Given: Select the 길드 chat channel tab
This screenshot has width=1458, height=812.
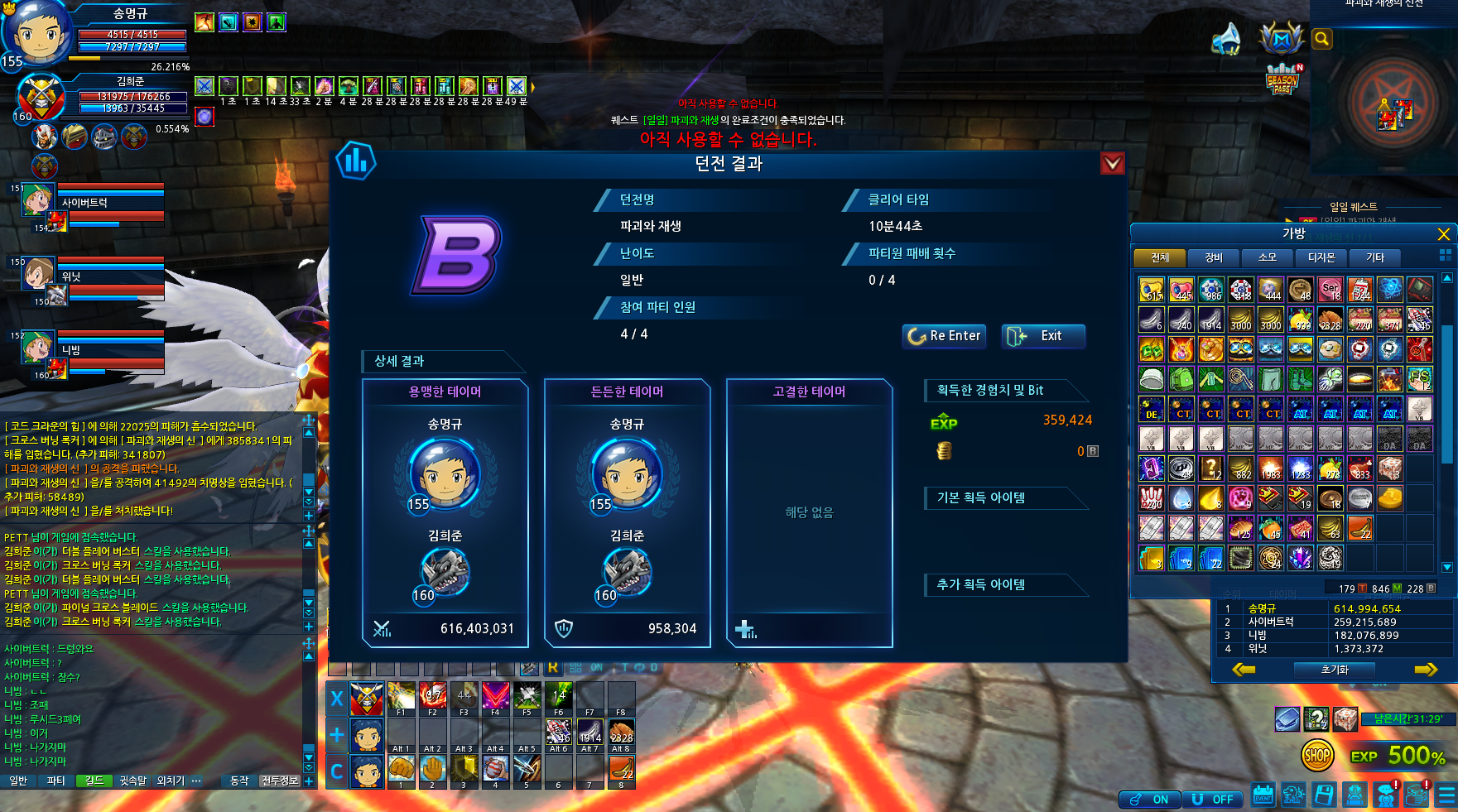Looking at the screenshot, I should pyautogui.click(x=94, y=781).
